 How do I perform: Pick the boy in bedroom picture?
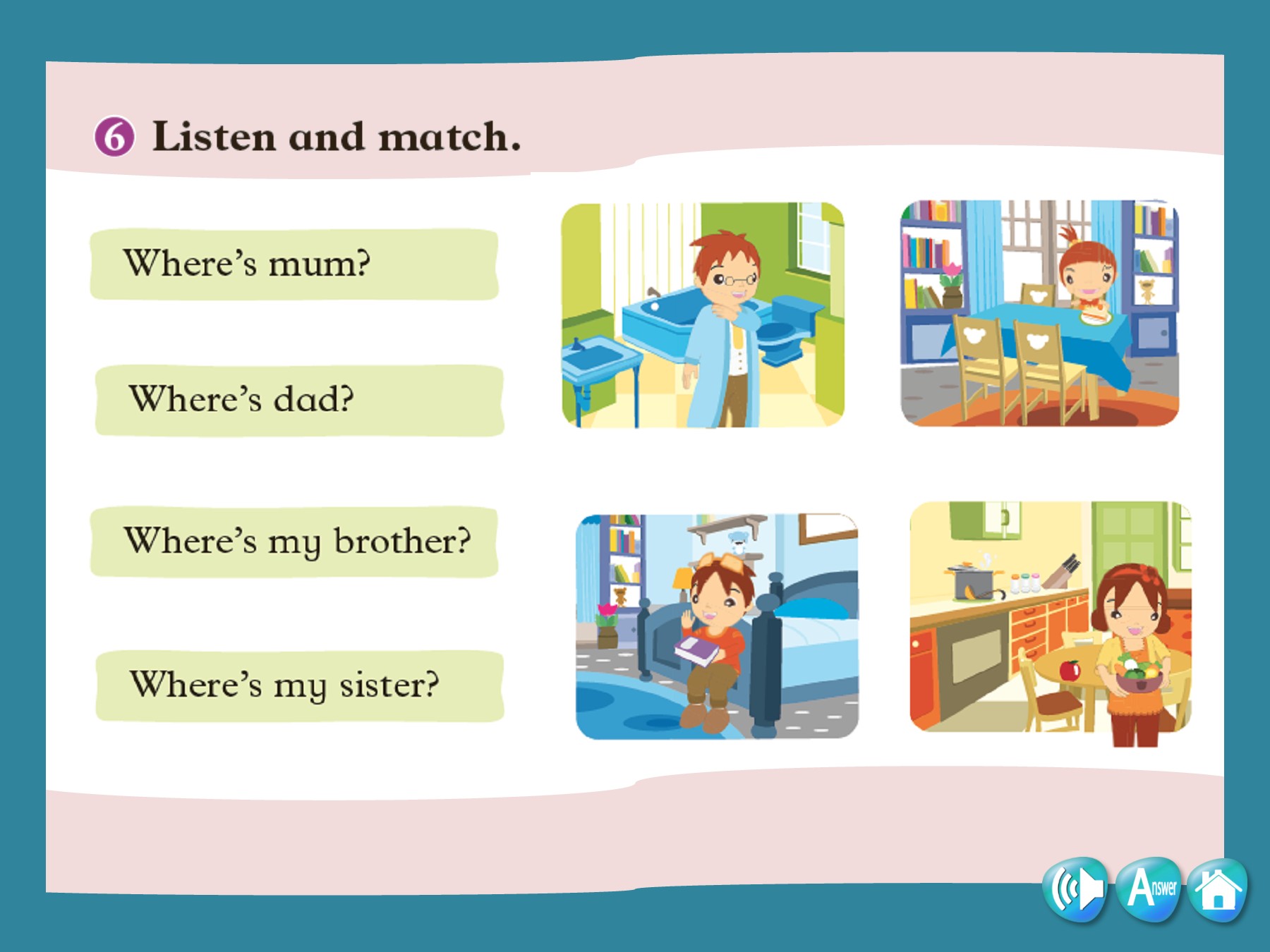pos(717,626)
